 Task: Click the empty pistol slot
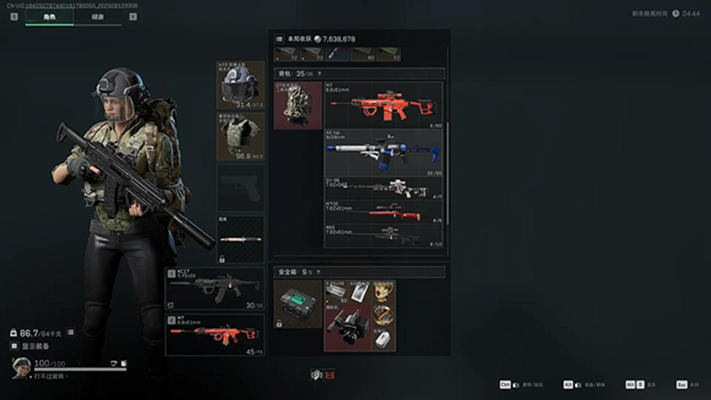click(241, 187)
